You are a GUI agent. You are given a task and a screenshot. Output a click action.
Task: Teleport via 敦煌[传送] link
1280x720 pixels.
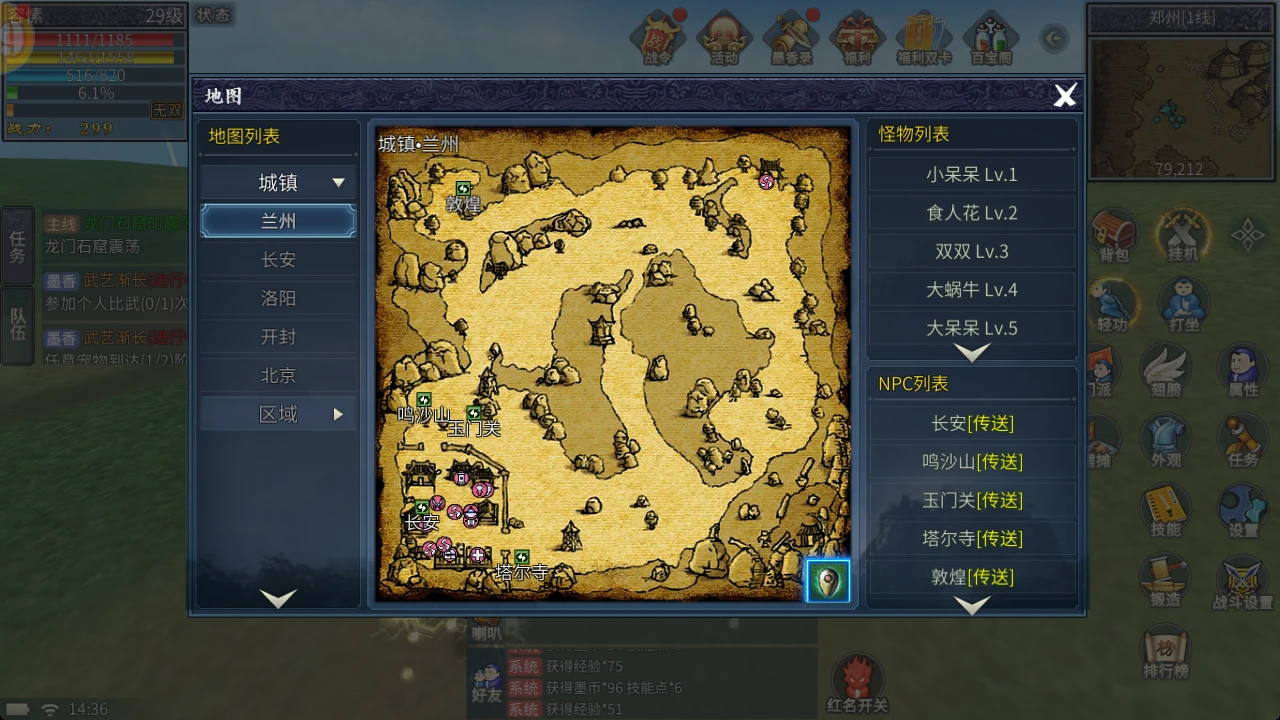[x=971, y=576]
